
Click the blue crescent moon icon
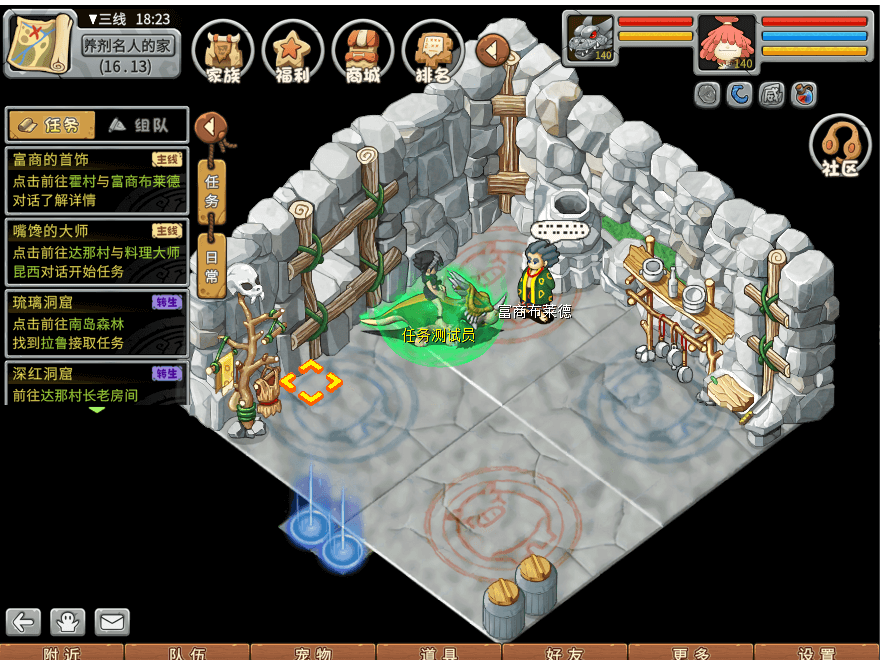739,94
